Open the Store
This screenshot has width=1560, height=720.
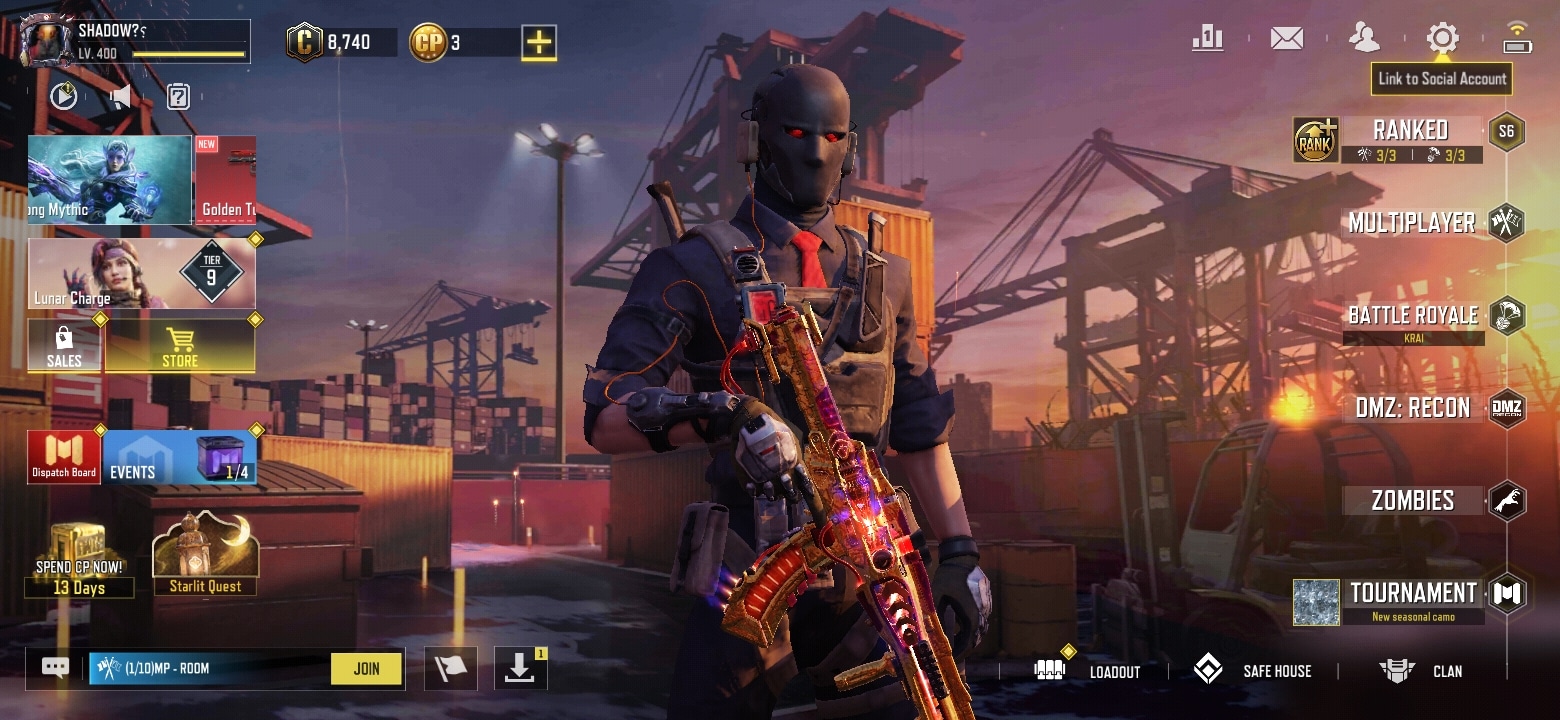coord(180,346)
